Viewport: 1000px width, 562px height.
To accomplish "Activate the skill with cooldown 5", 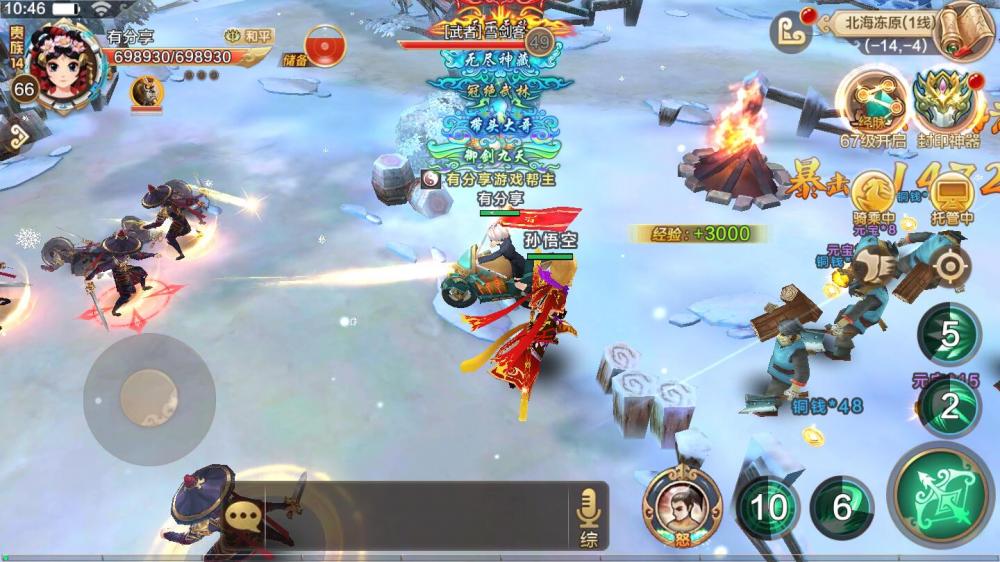I will pos(949,334).
